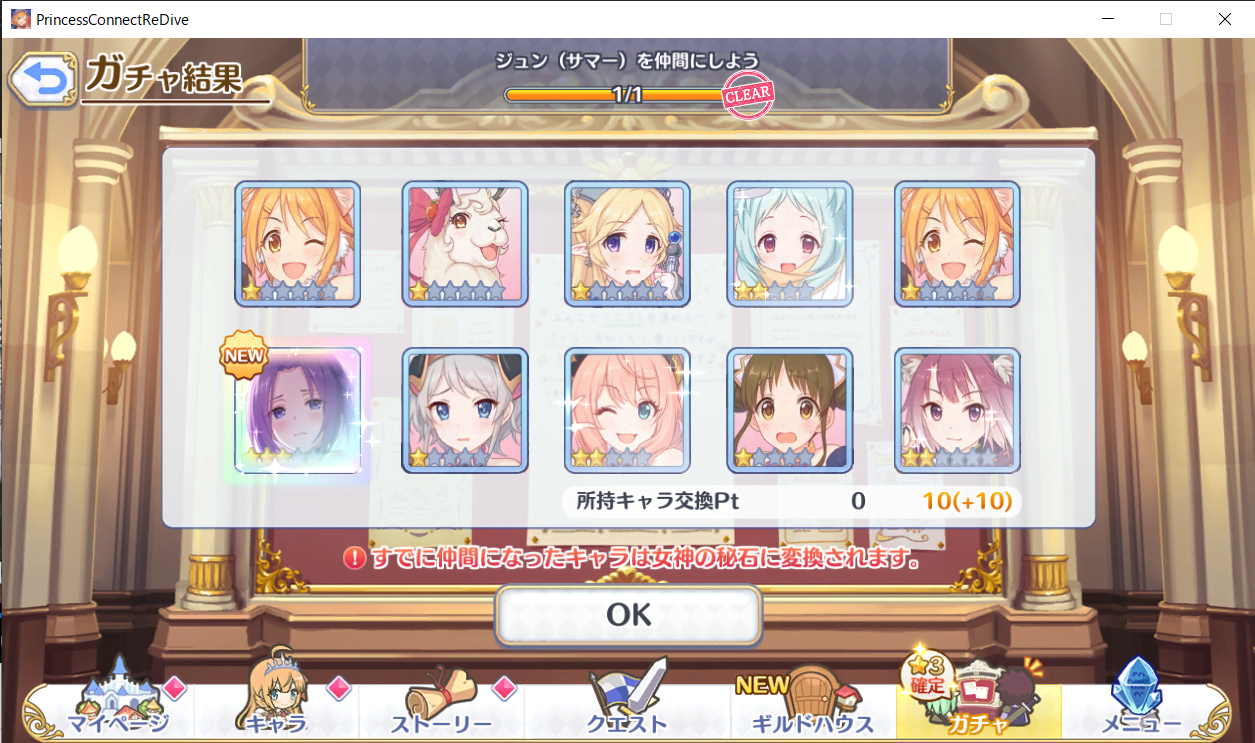
Task: Go to the クエスト quest tab
Action: 628,704
